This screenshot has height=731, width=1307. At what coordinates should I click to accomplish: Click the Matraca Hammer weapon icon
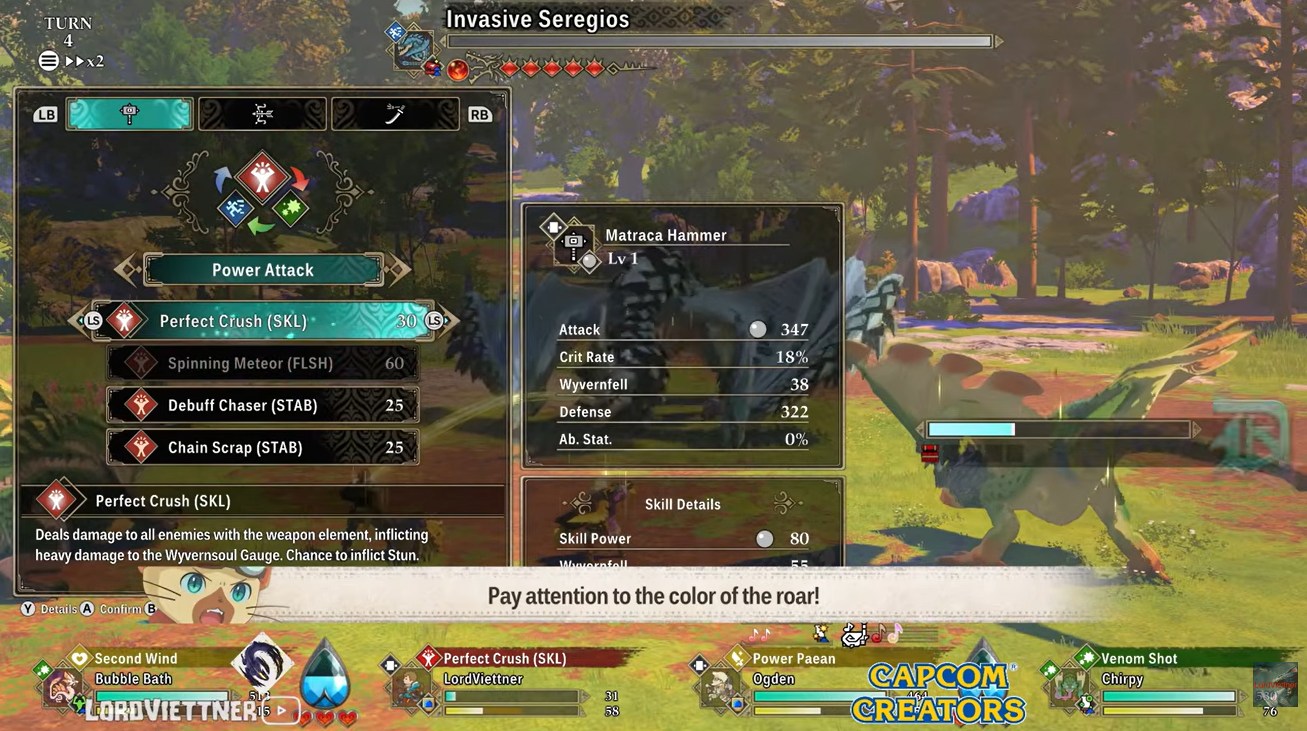click(x=573, y=243)
